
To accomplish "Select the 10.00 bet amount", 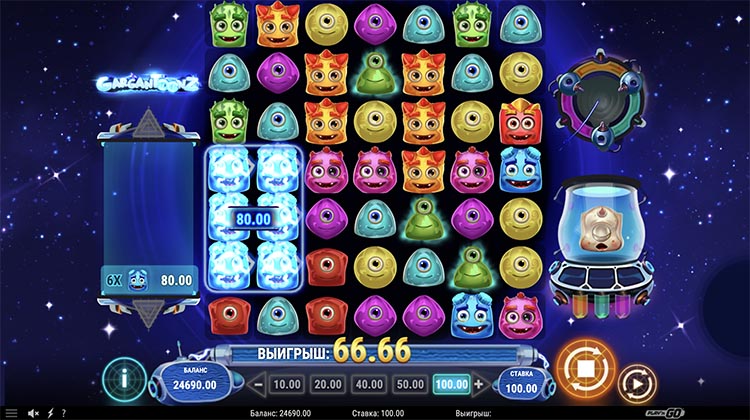I will point(288,383).
